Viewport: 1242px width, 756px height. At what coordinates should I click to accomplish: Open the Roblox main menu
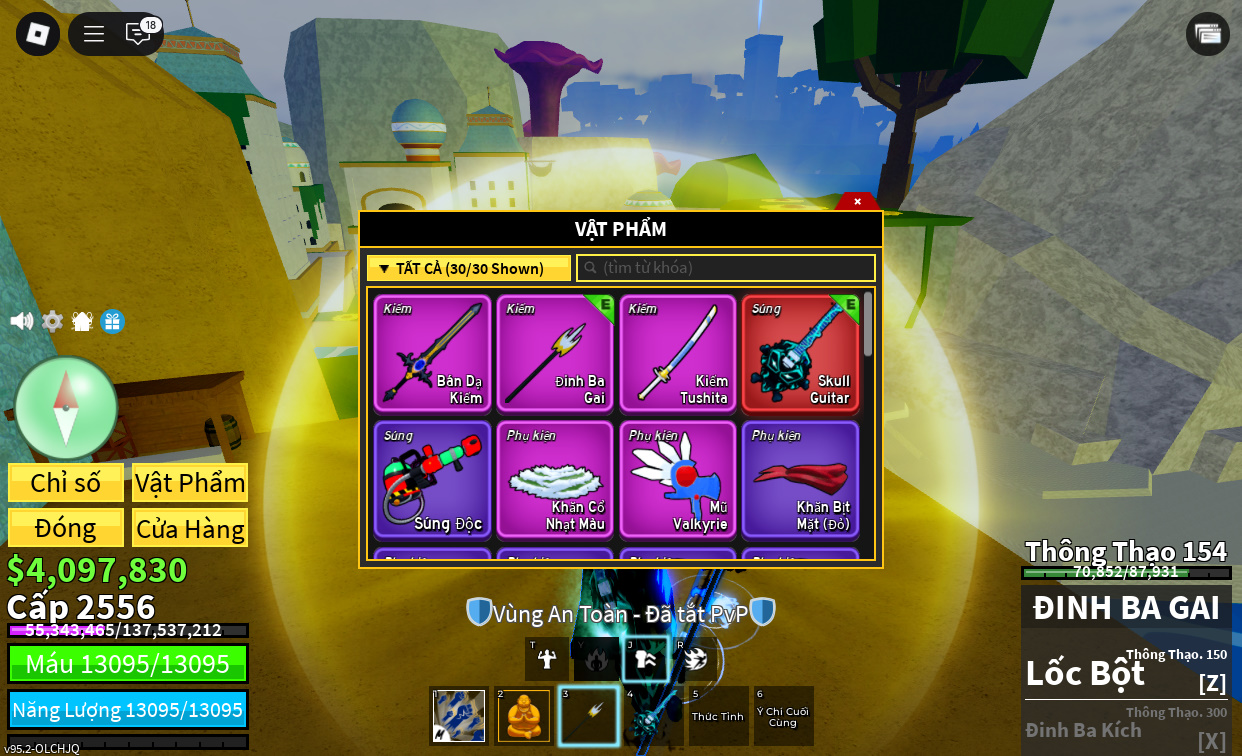[x=38, y=34]
